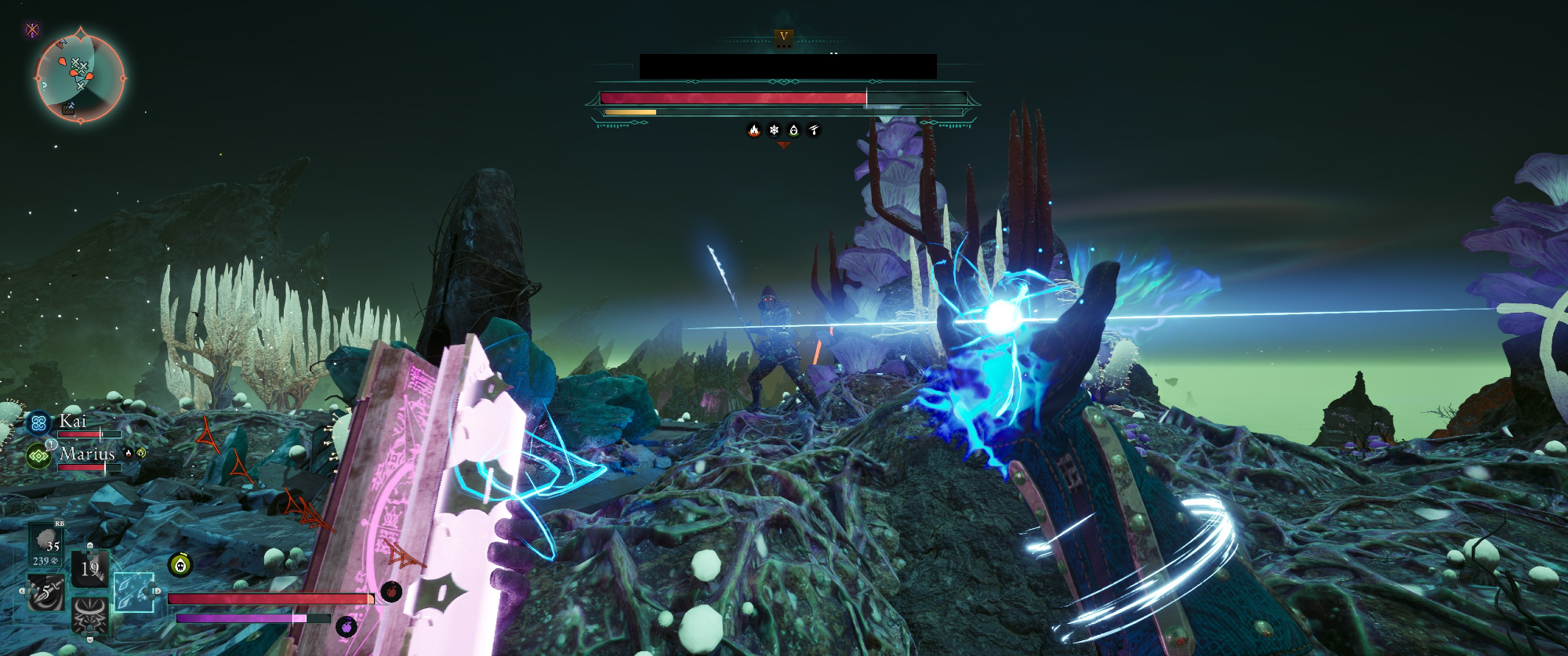Open the circular minimap
Screen dimensions: 1568x656
tap(80, 78)
